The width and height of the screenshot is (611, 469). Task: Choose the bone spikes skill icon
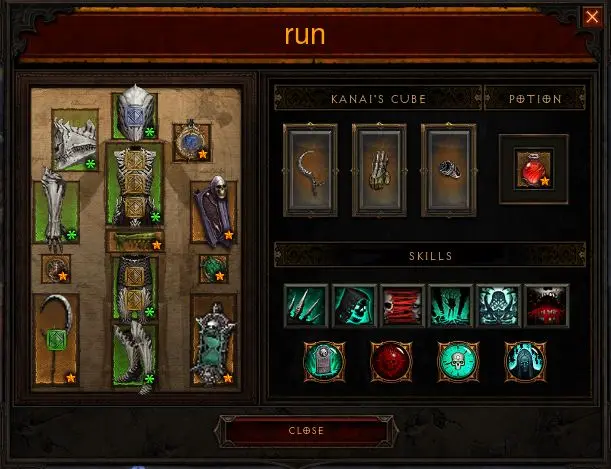(x=306, y=304)
